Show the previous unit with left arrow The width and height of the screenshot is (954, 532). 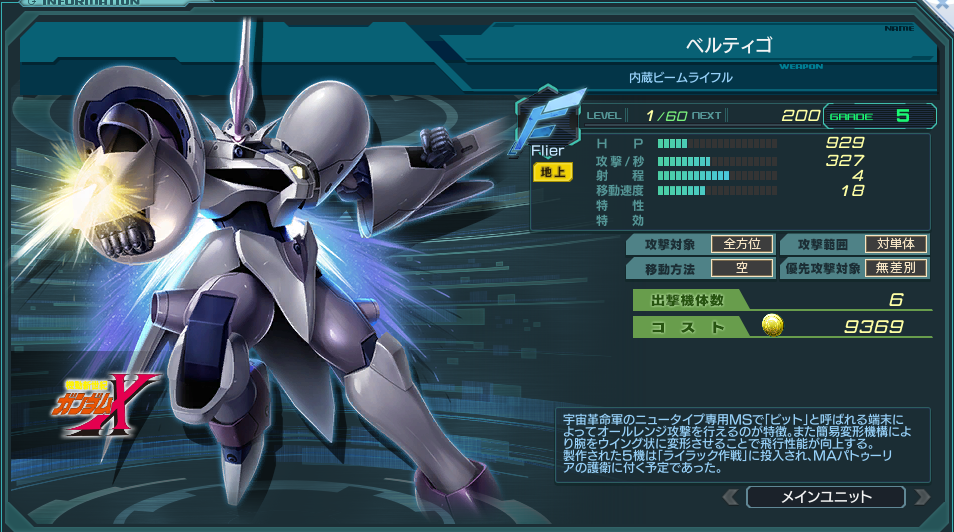[x=731, y=497]
